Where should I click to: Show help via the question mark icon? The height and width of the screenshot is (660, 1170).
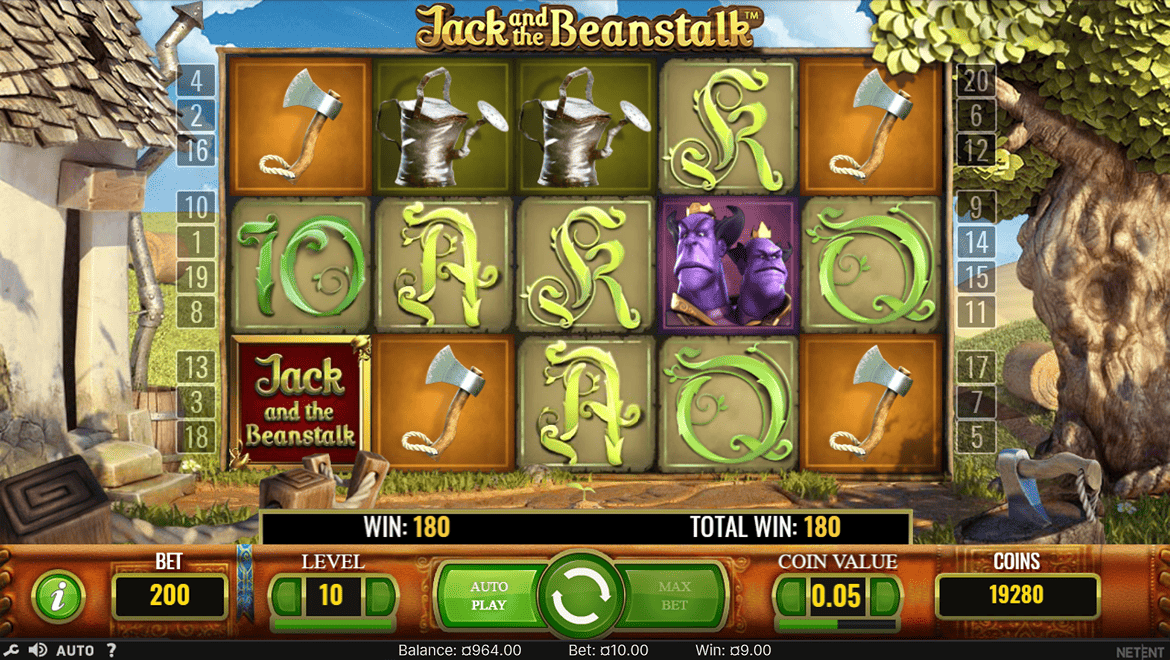pos(111,650)
